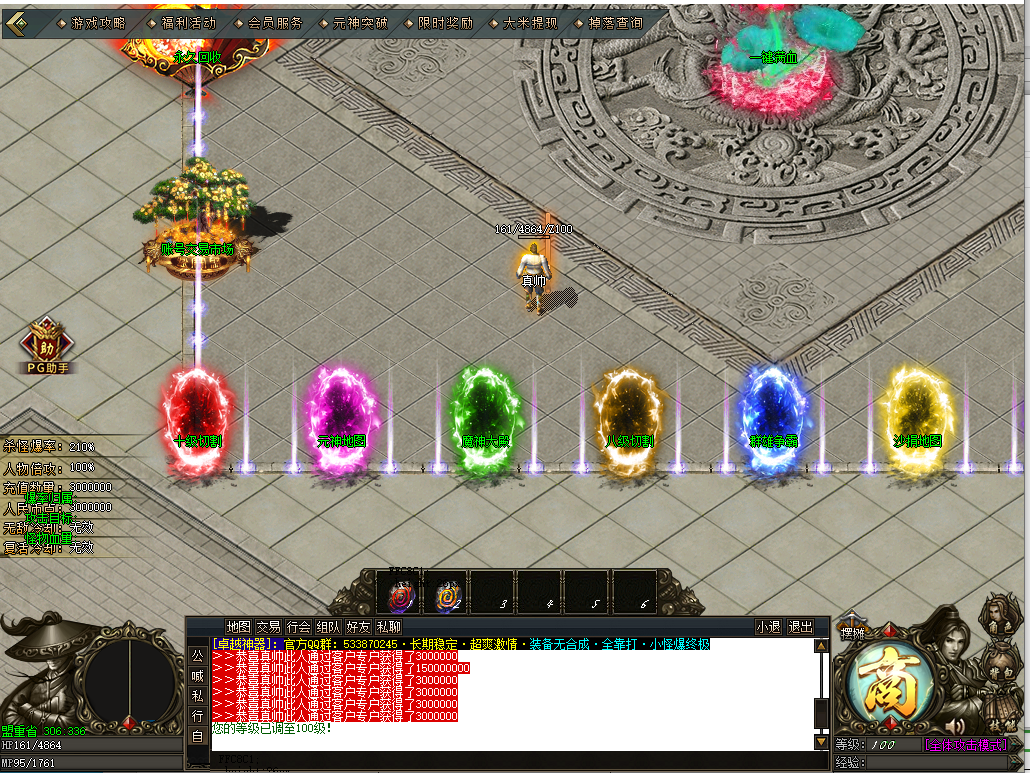Viewport: 1030px width, 773px height.
Task: Open the 元神突破 menu entry
Action: (x=359, y=22)
